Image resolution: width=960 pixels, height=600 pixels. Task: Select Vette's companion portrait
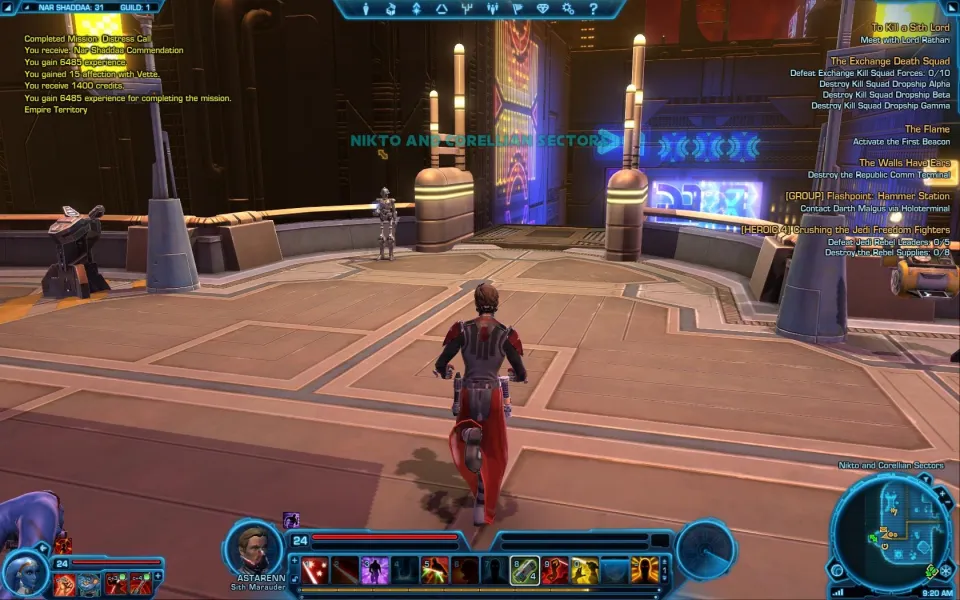[x=25, y=572]
